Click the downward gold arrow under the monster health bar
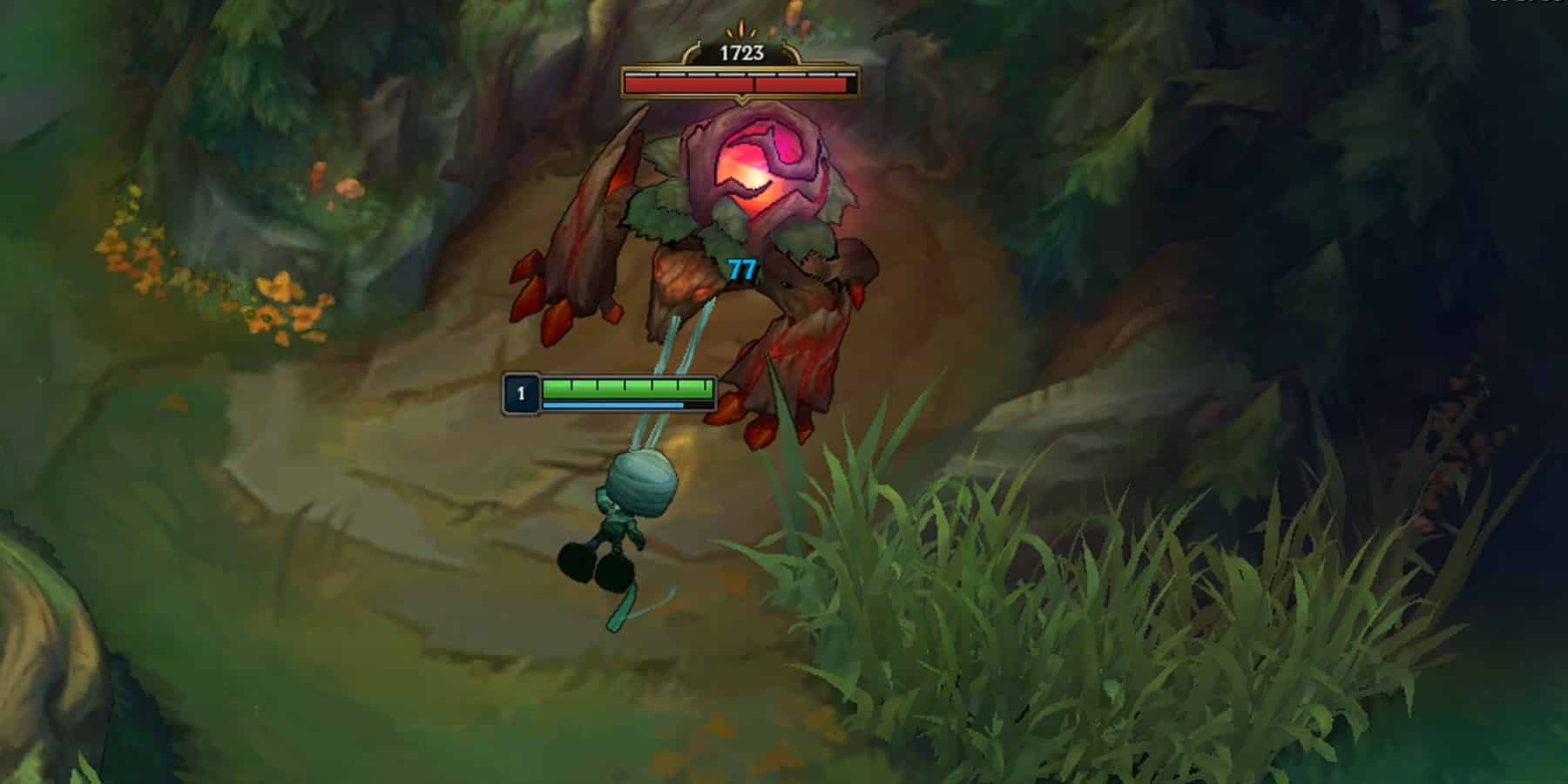1568x784 pixels. [740, 100]
